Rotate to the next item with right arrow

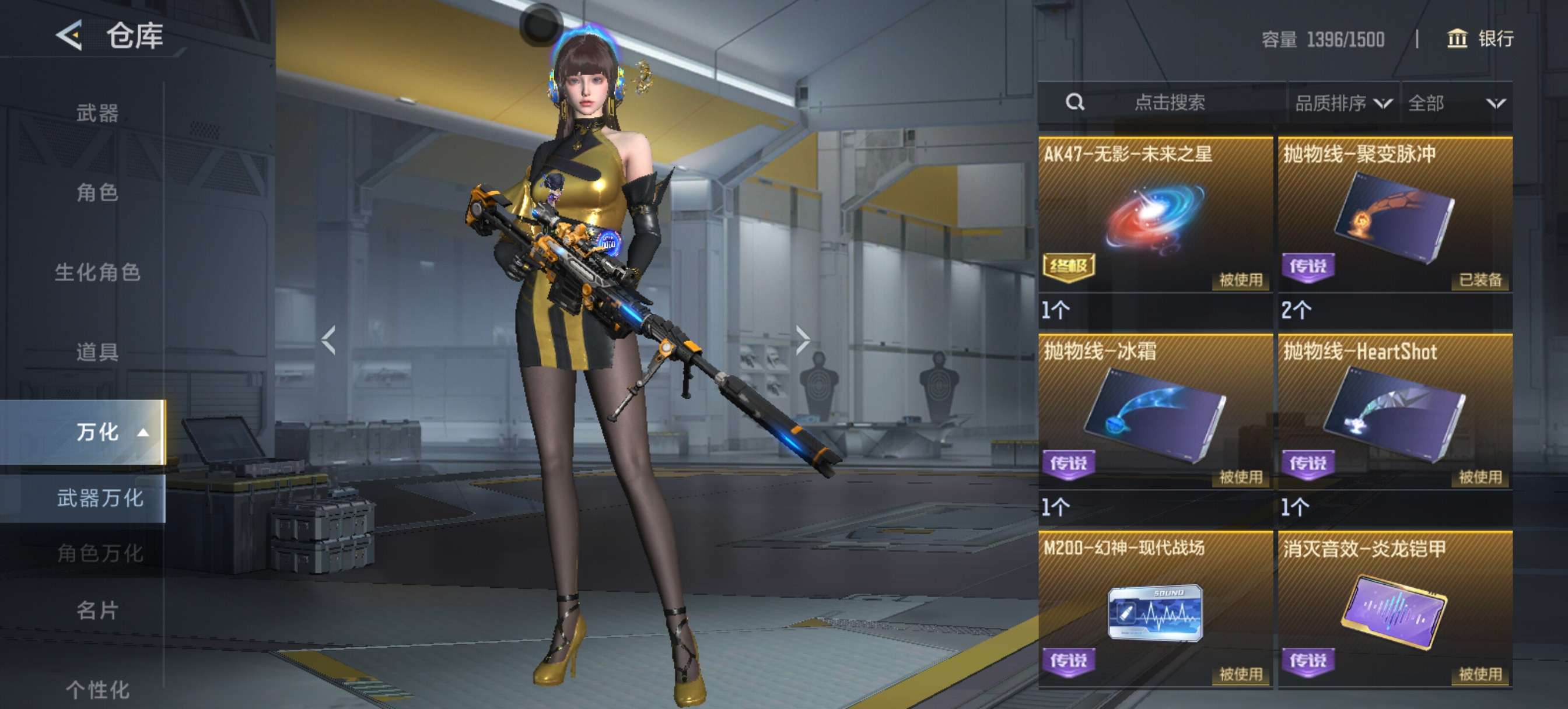click(x=802, y=339)
